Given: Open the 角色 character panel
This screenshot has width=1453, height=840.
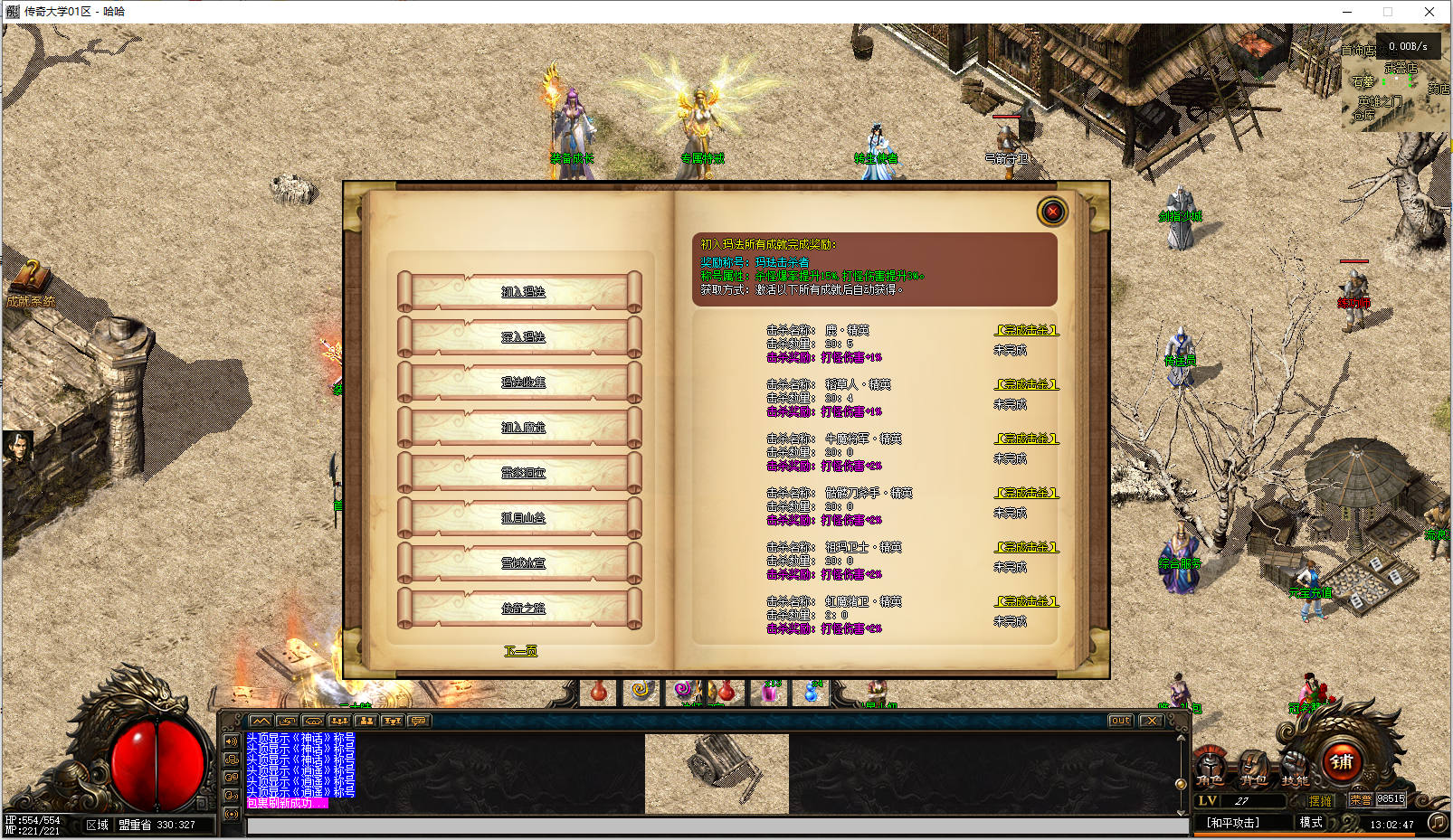Looking at the screenshot, I should tap(1211, 769).
